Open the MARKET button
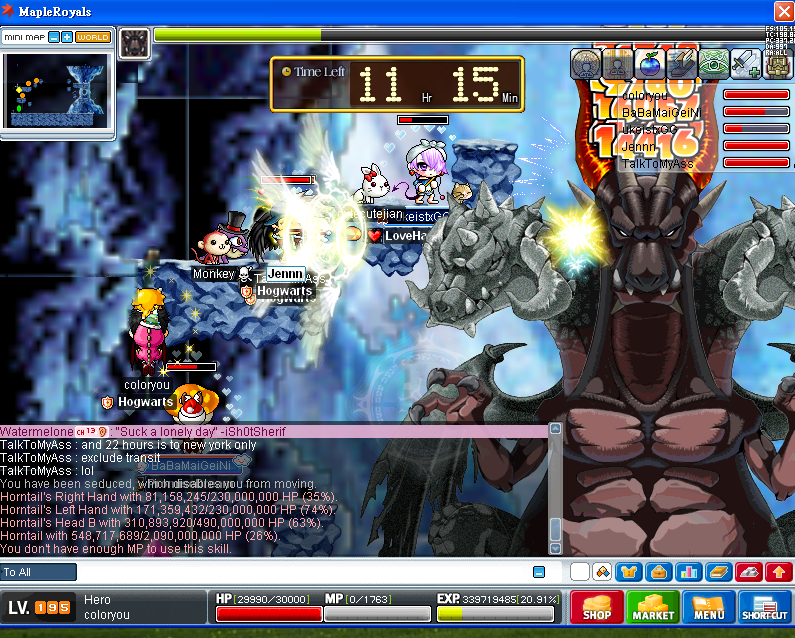The height and width of the screenshot is (638, 795). click(652, 607)
